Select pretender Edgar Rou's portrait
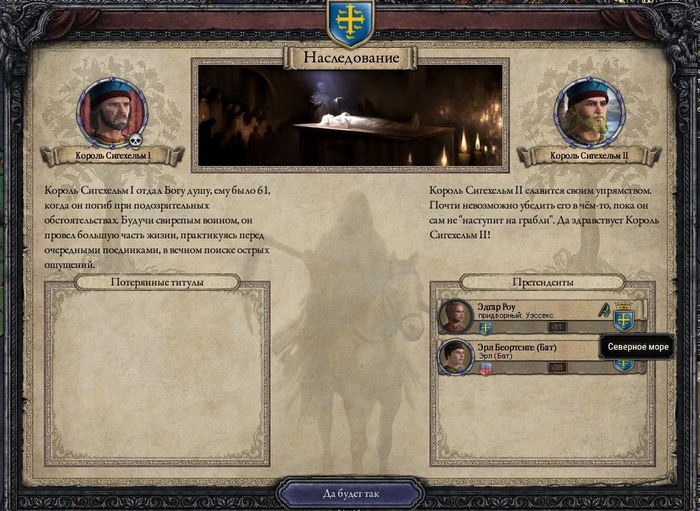 pos(456,316)
